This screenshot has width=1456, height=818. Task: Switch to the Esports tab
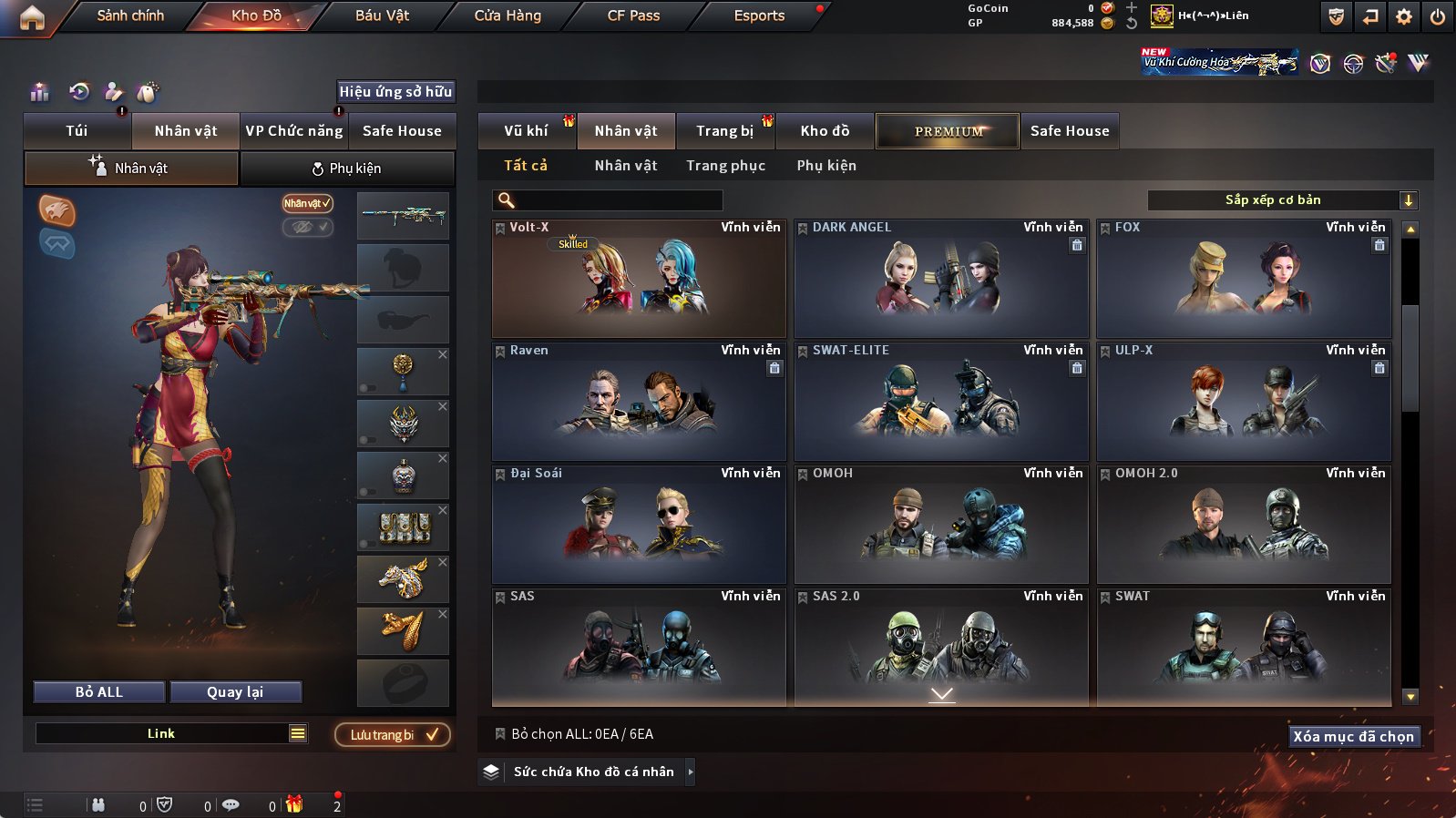tap(759, 15)
